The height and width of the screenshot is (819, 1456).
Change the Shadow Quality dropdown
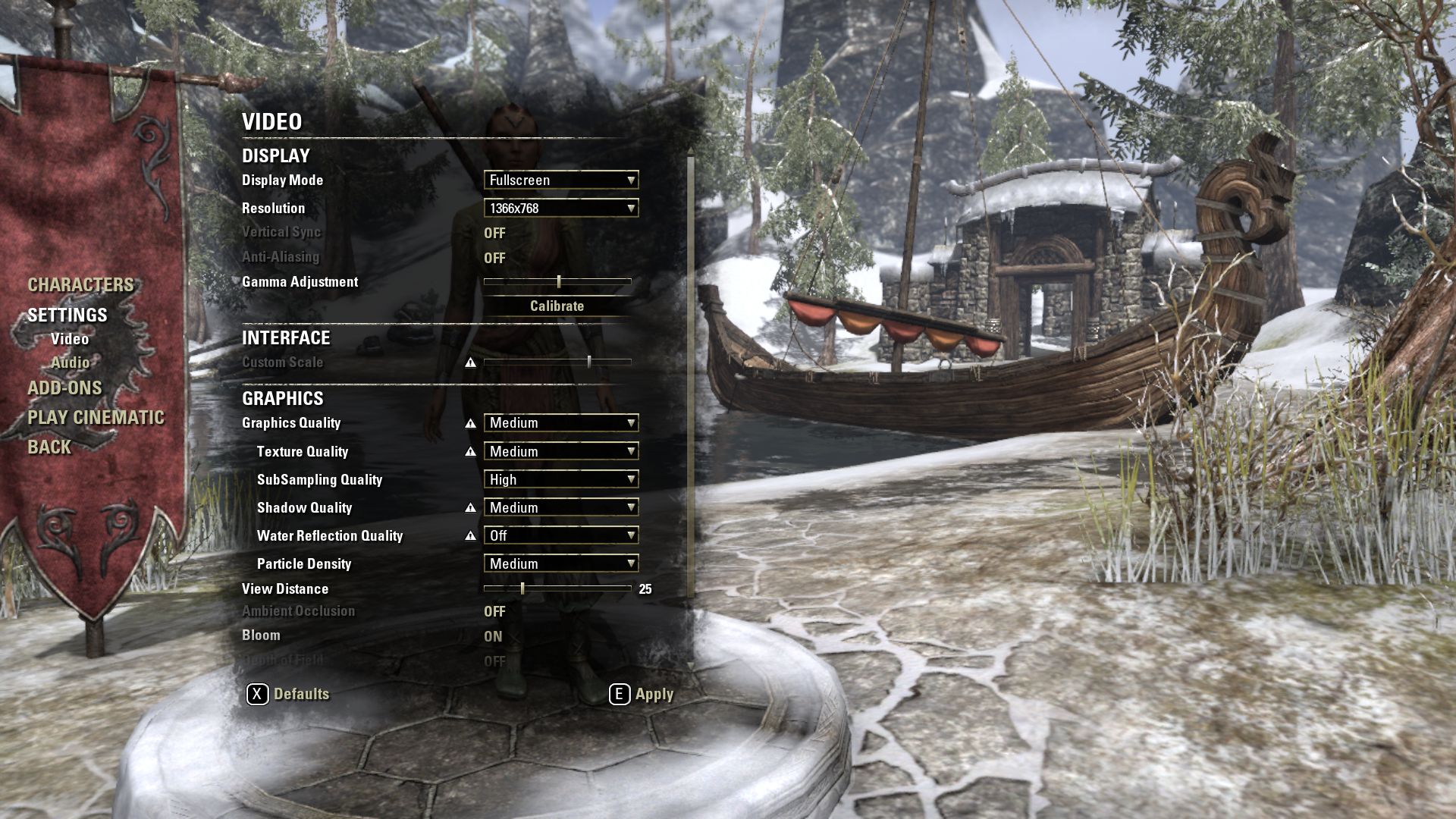coord(561,507)
